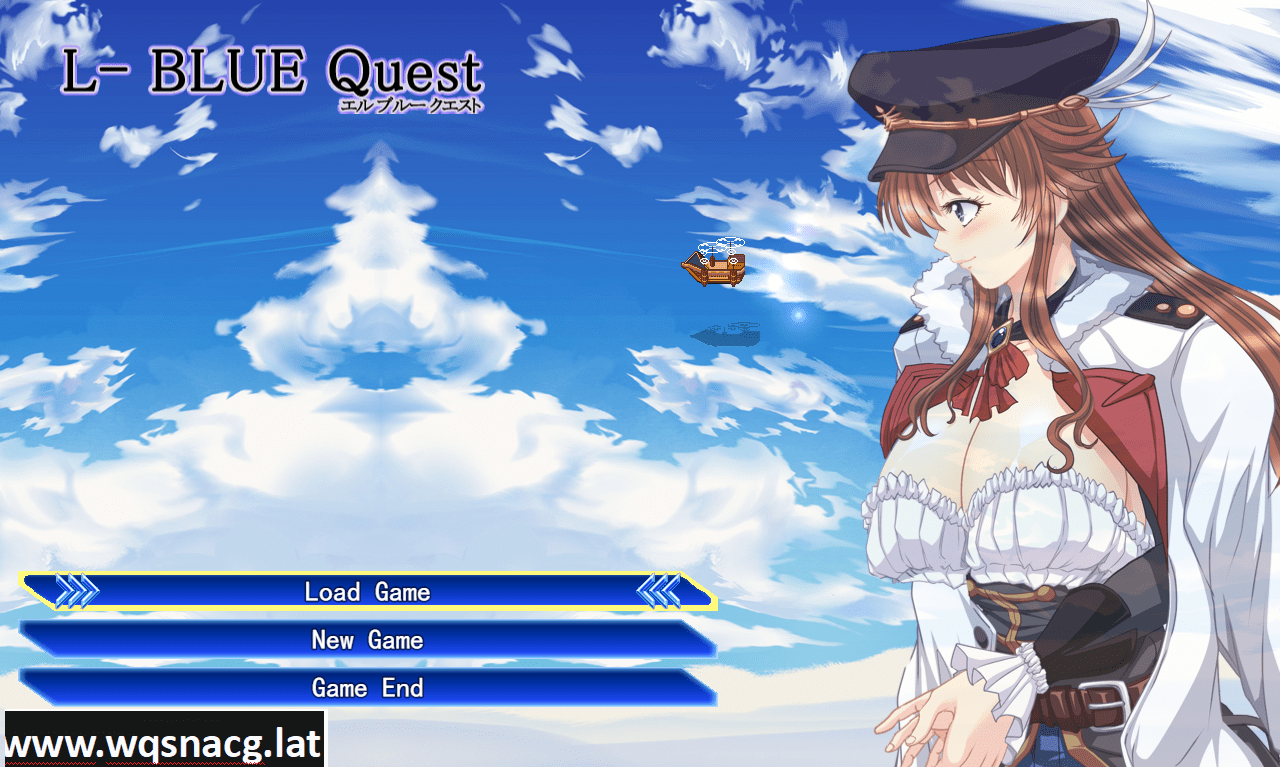Click the blue brooch on the heroine's choker
The height and width of the screenshot is (767, 1280).
coord(997,338)
